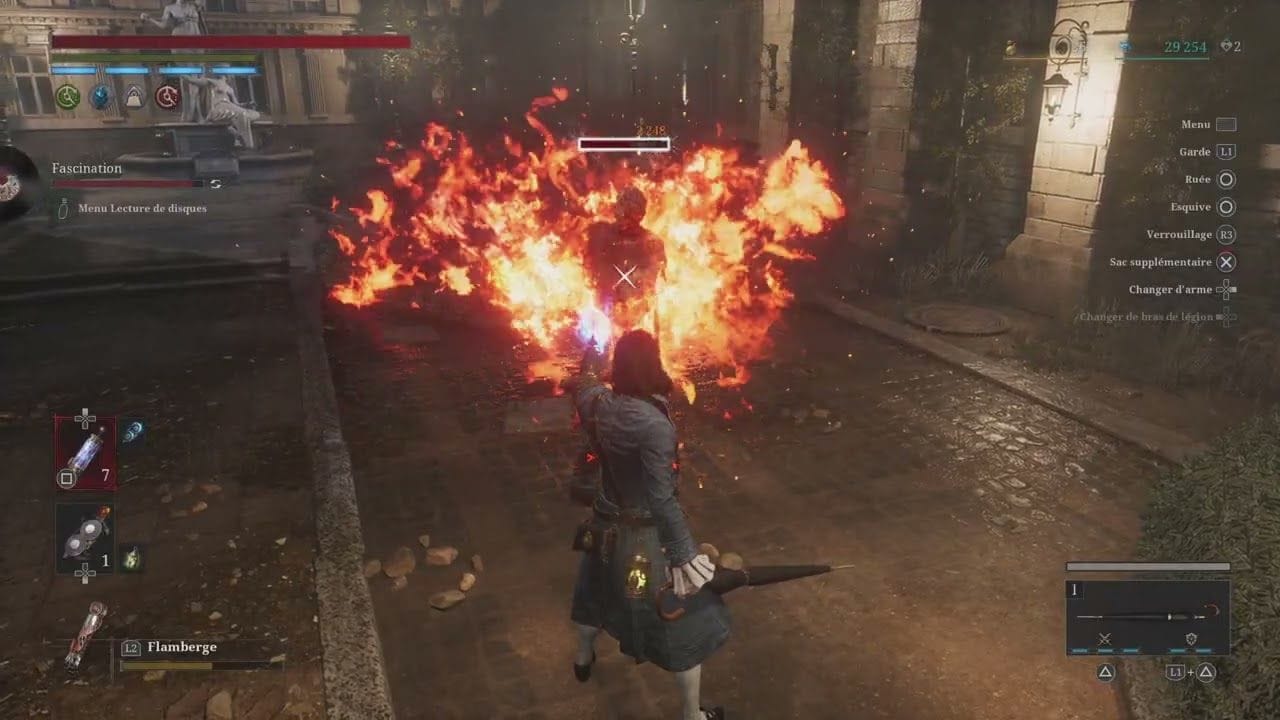Viewport: 1280px width, 720px height.
Task: Click the blue elemental buff icon
Action: tap(100, 97)
